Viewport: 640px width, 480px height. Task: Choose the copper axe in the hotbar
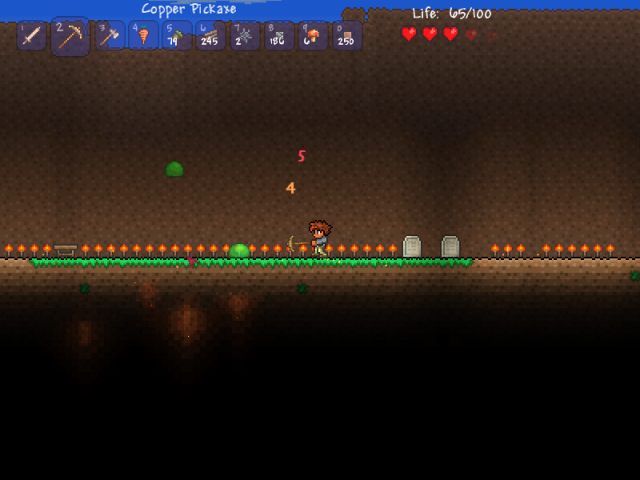click(x=109, y=36)
